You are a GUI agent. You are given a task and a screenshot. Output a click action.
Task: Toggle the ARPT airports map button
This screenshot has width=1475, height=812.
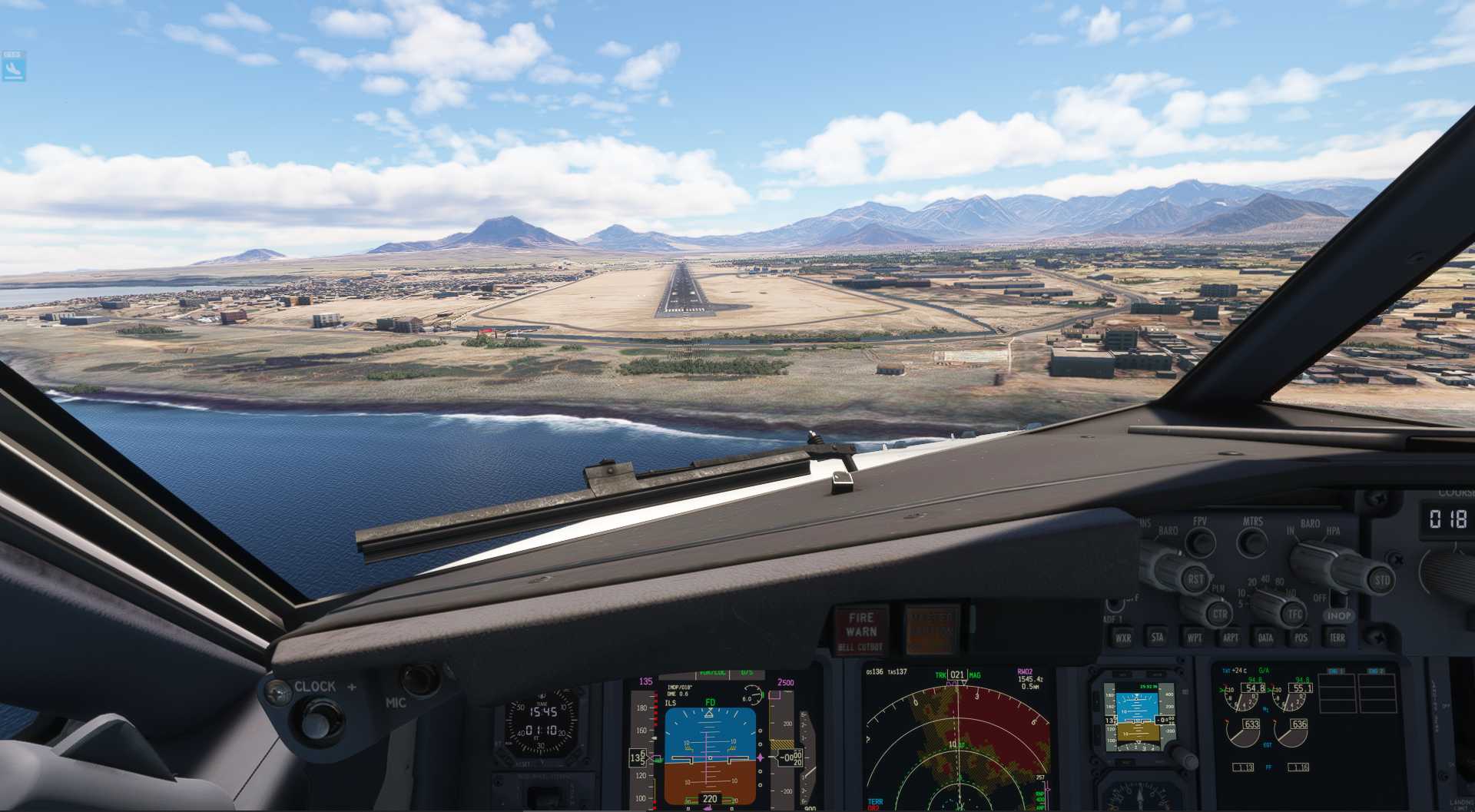coord(1230,638)
